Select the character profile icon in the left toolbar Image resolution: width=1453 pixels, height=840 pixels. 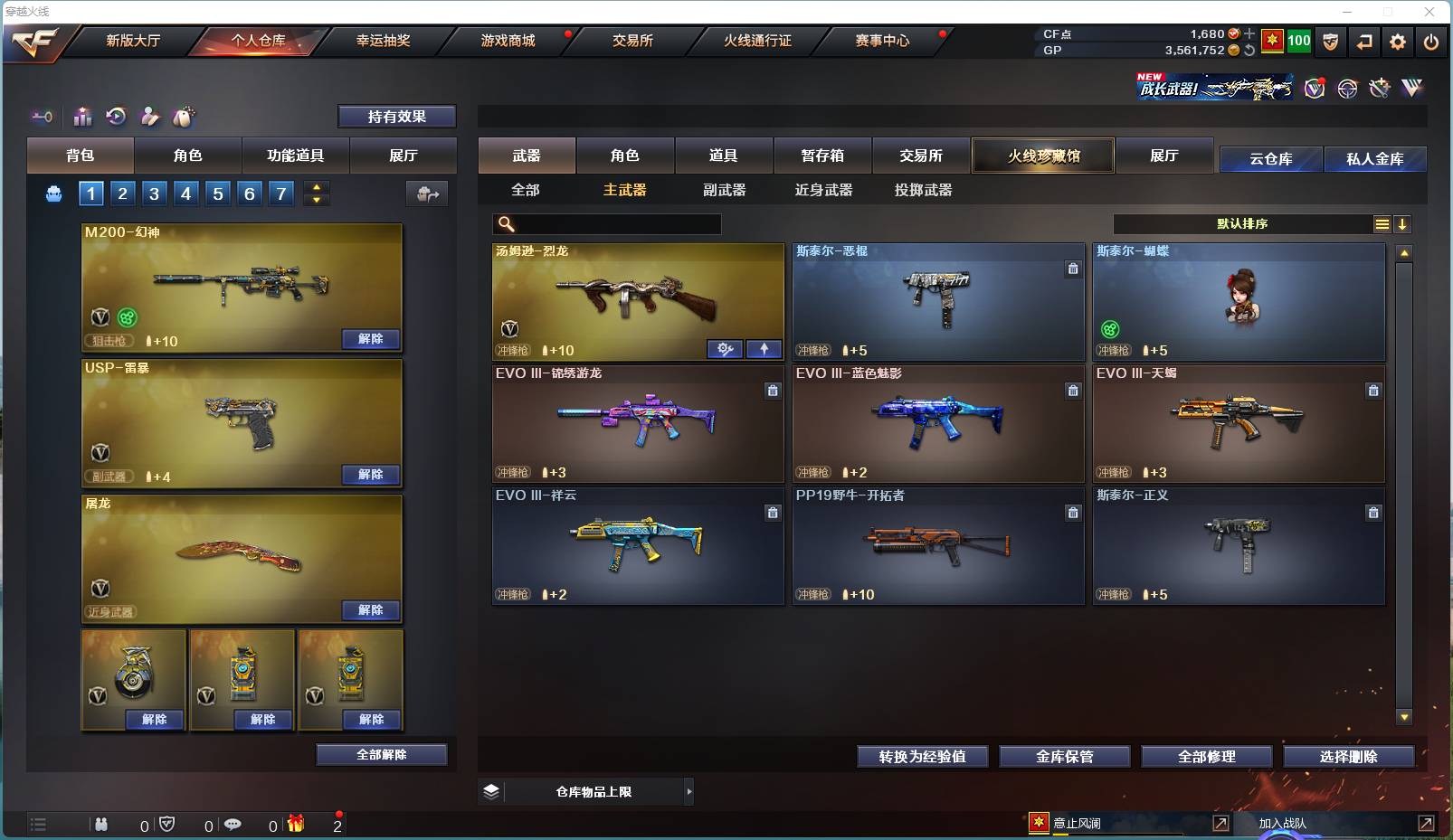[x=150, y=117]
